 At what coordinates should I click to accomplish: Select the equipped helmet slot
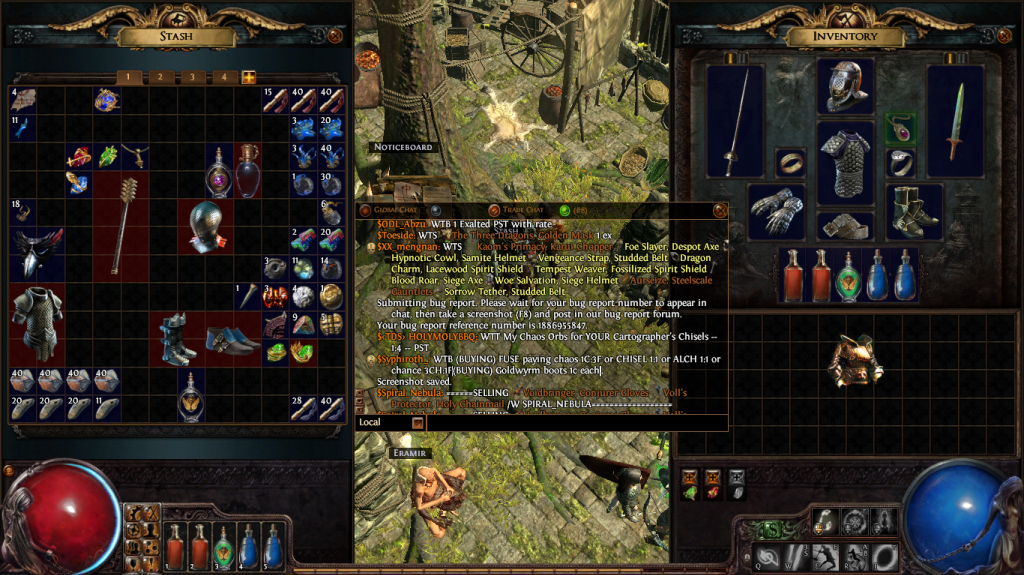click(846, 87)
